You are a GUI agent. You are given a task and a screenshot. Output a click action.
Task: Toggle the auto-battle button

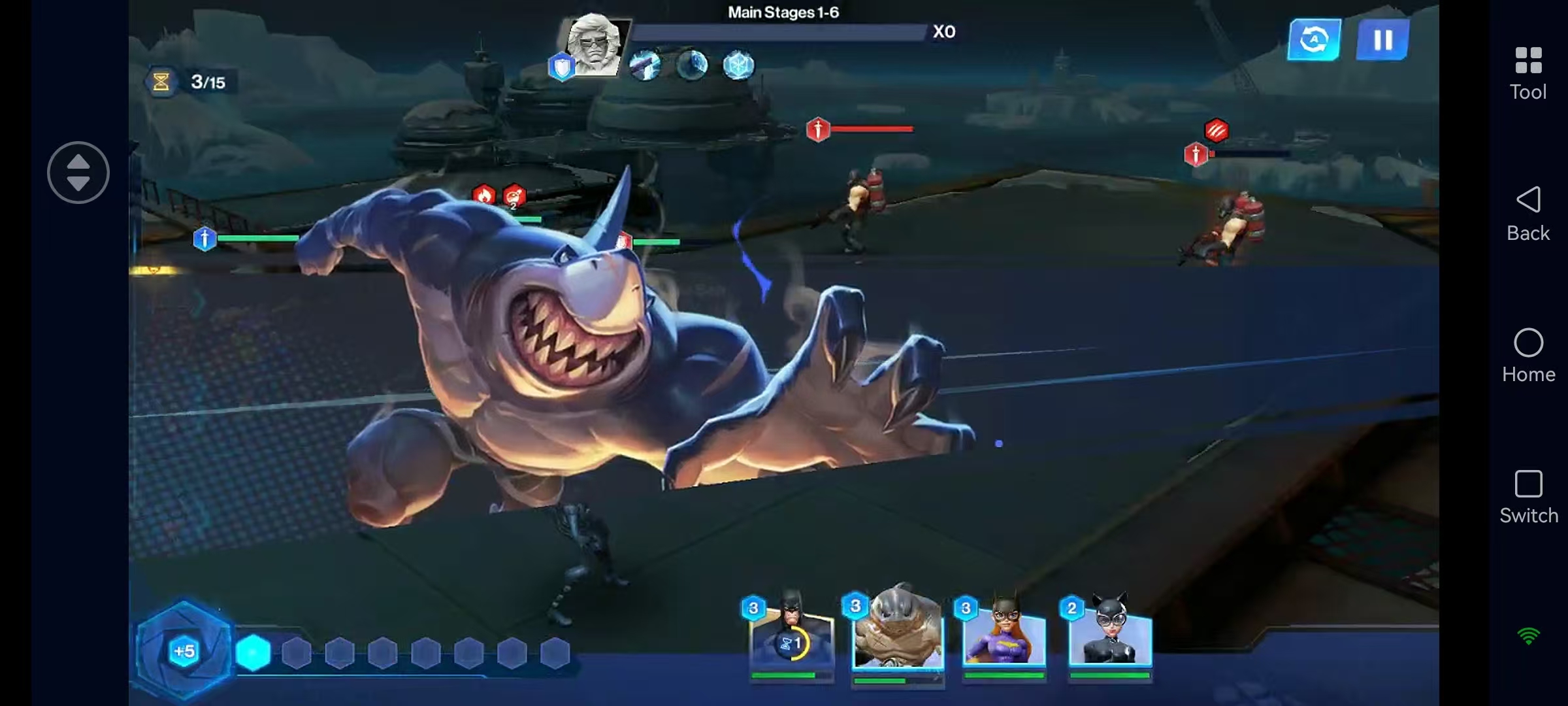point(1314,40)
